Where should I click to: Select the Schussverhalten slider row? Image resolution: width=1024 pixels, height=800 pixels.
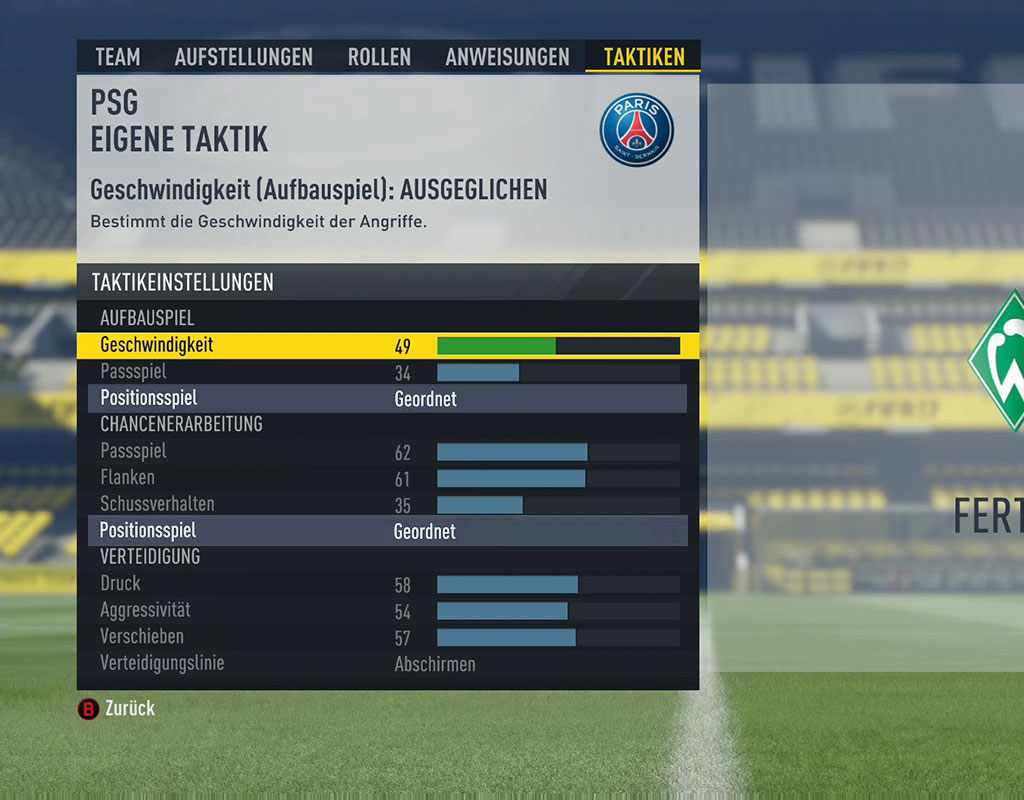click(x=558, y=505)
